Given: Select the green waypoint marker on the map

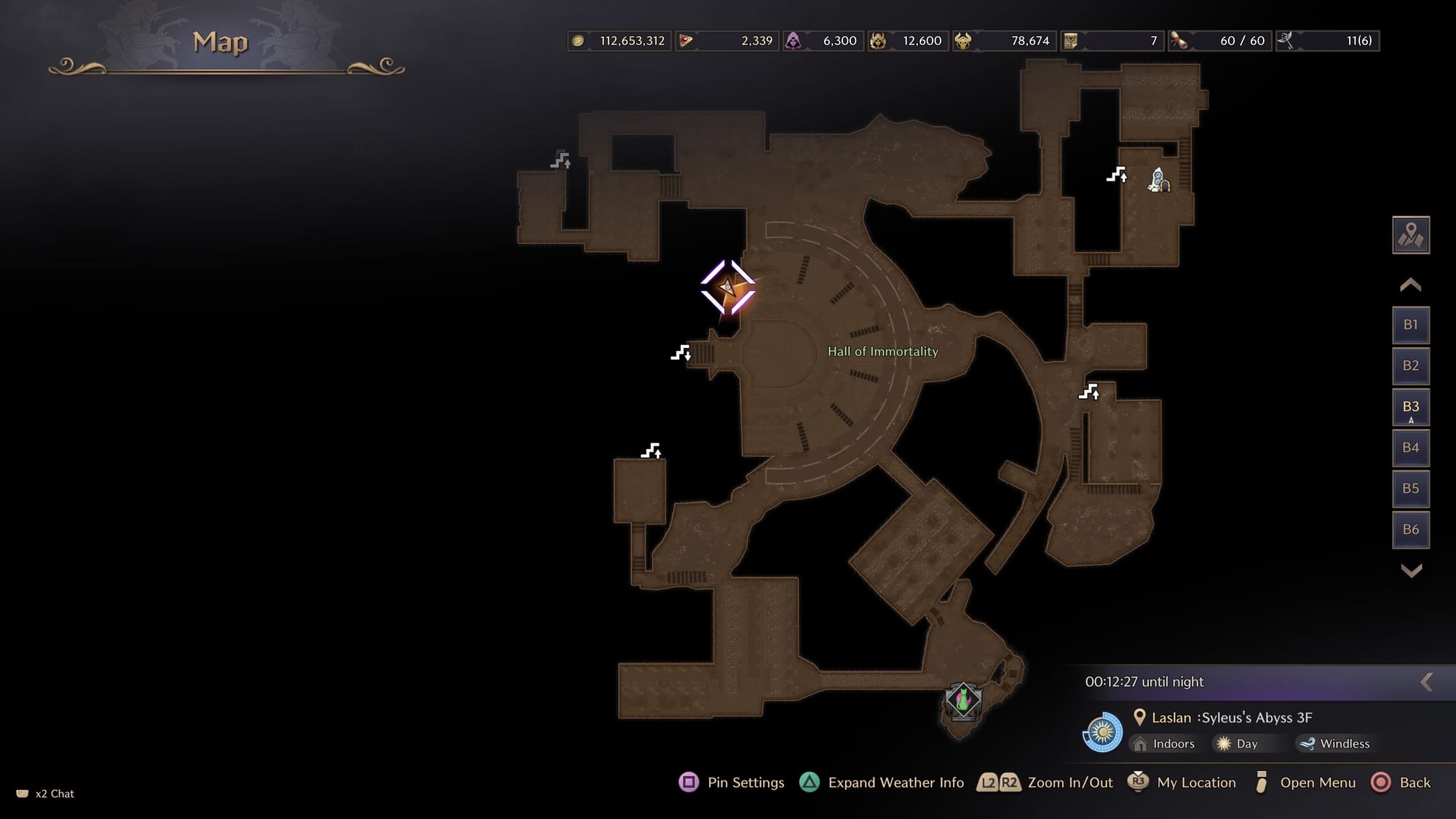Looking at the screenshot, I should pyautogui.click(x=962, y=701).
